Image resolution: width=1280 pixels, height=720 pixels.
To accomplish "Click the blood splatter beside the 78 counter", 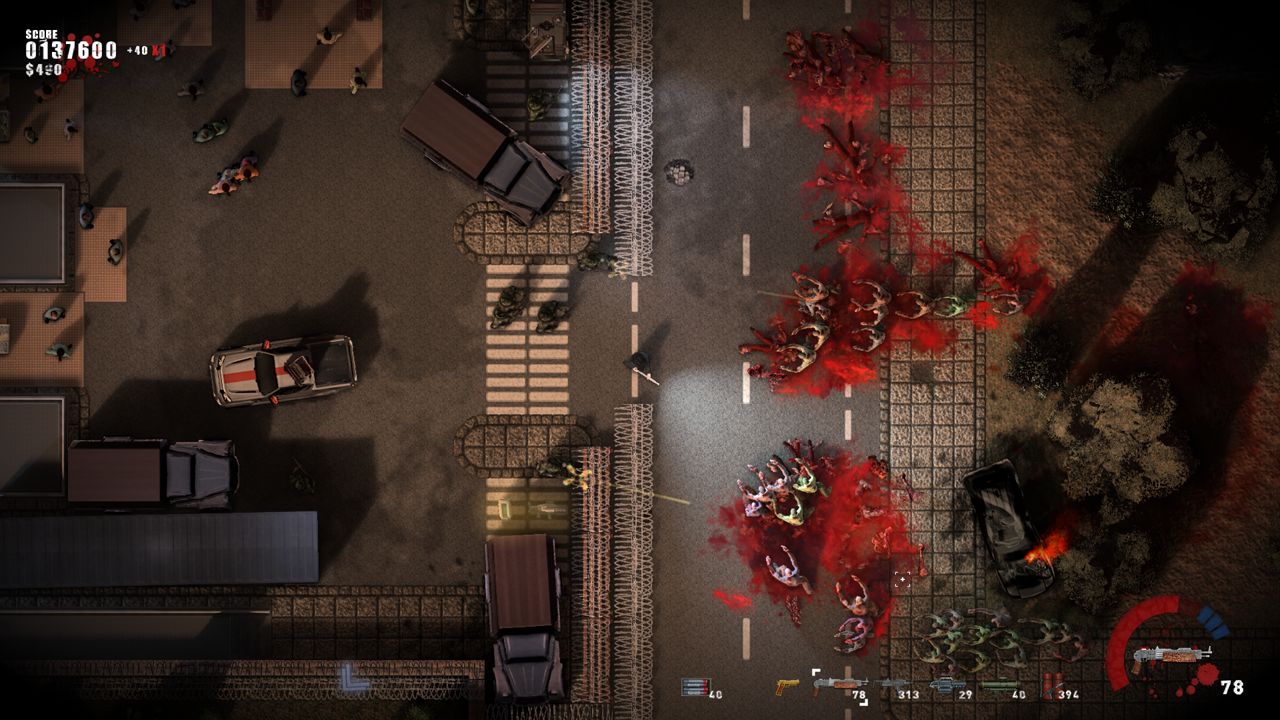I will click(1206, 675).
